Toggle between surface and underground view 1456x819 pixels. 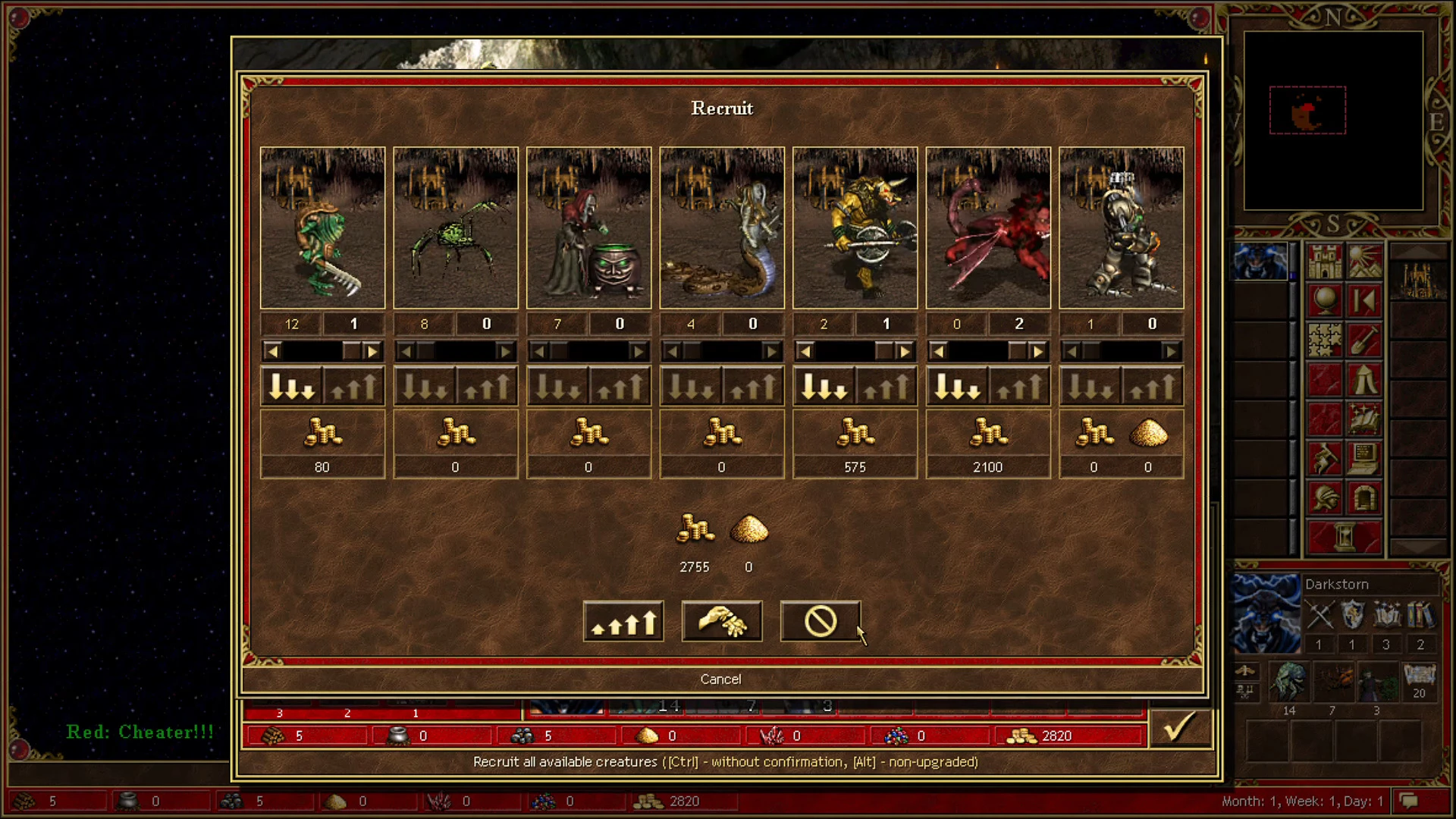click(x=1363, y=262)
